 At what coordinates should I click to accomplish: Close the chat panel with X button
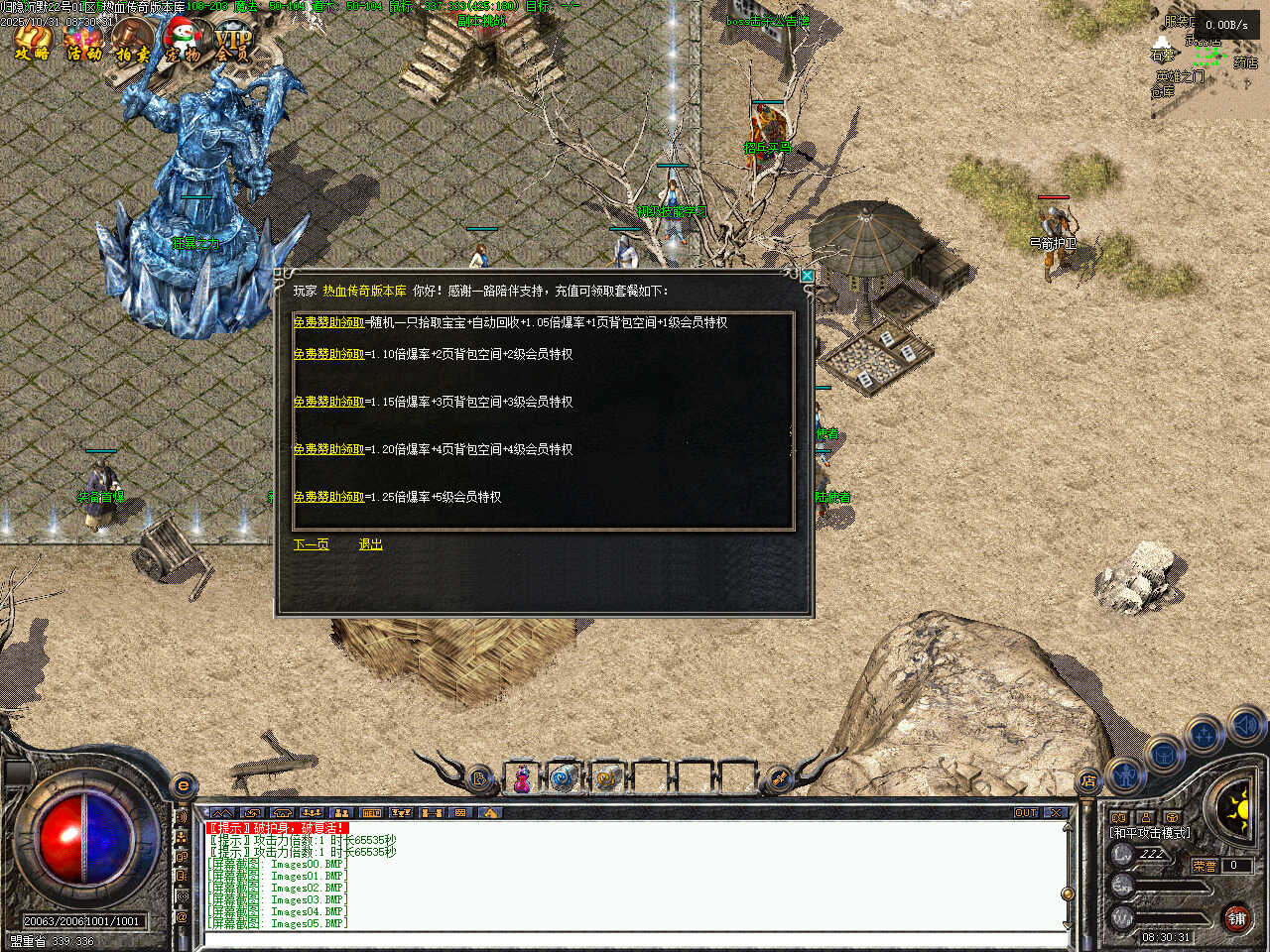click(x=1055, y=813)
